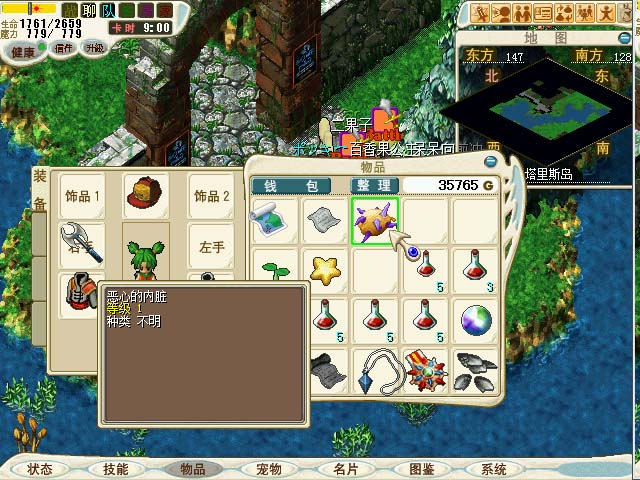Open the 信件 mail button

point(63,48)
